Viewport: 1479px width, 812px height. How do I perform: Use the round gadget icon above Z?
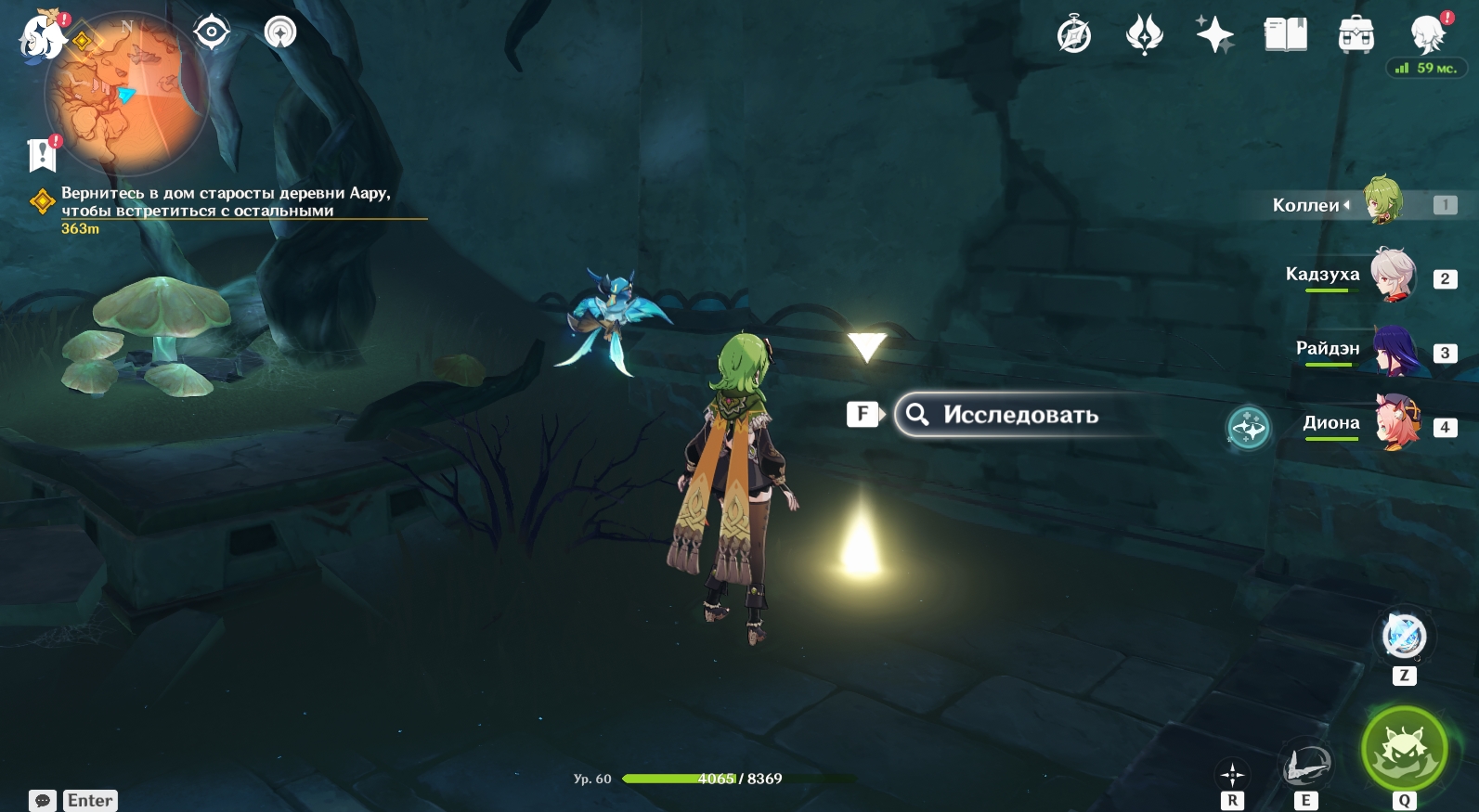click(1404, 637)
